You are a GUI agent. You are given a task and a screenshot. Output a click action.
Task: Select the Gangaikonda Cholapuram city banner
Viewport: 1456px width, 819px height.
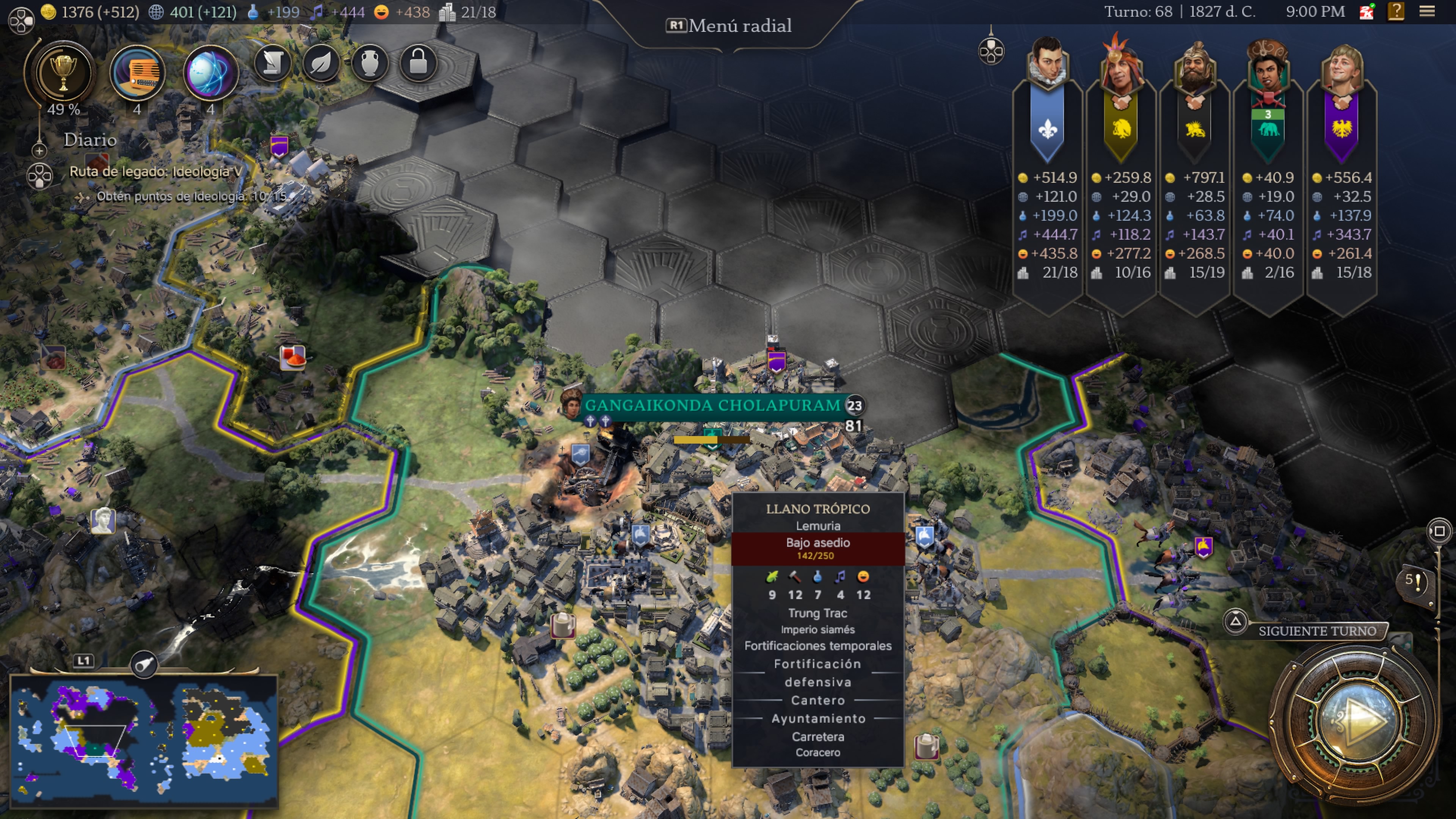tap(712, 405)
